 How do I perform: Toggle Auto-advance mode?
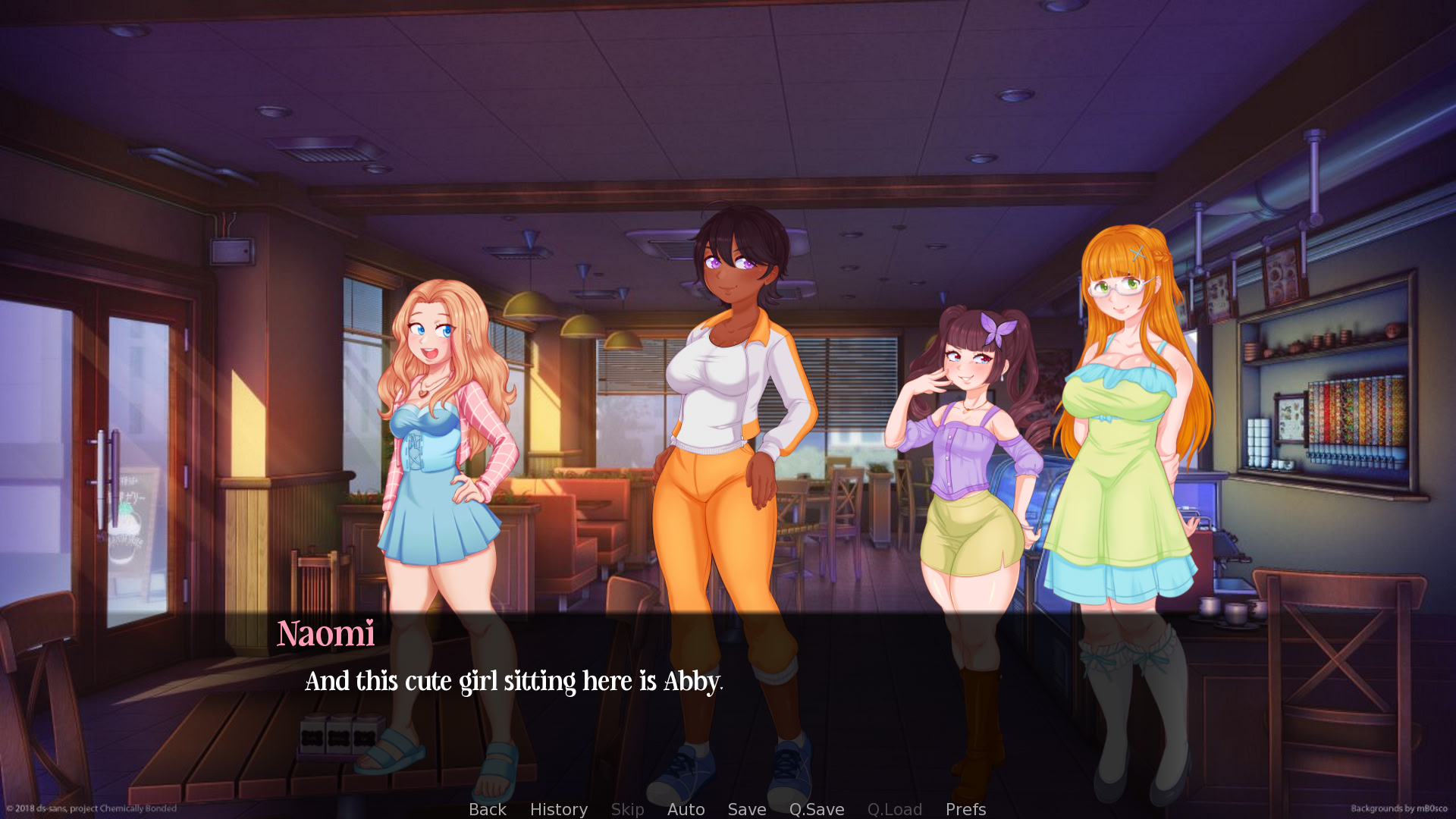(x=686, y=809)
